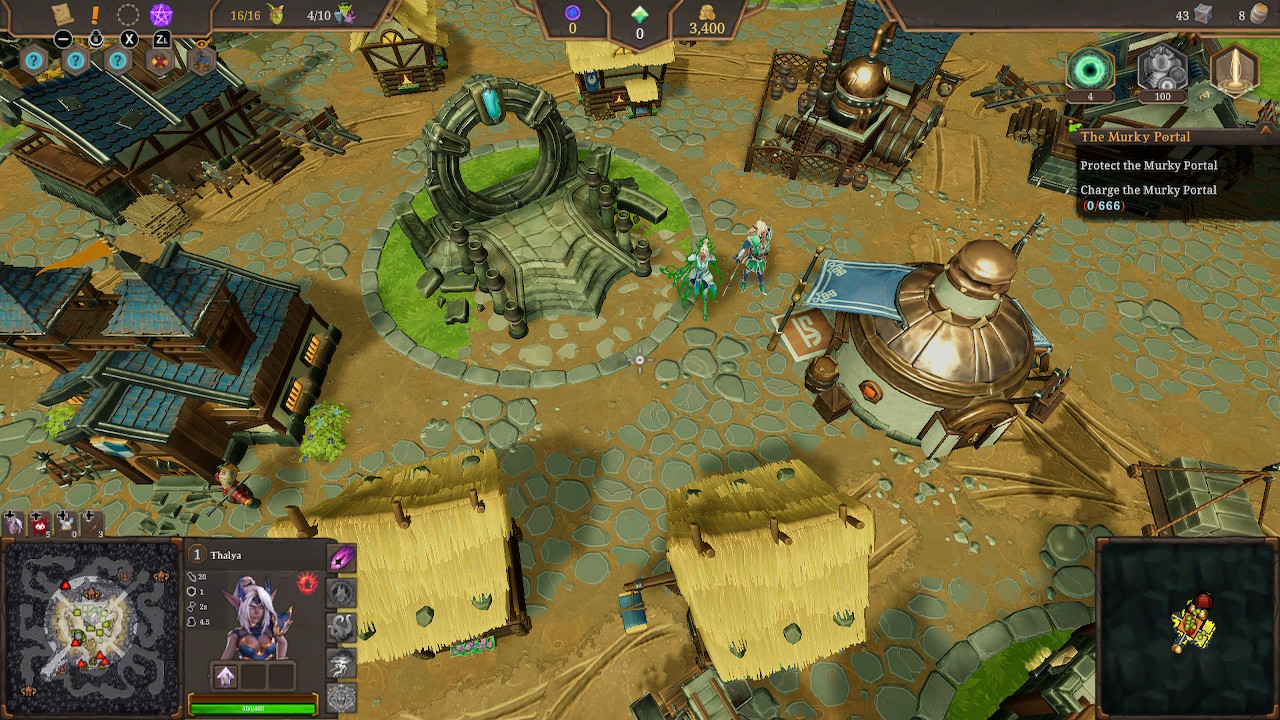Expand the knight unit group showing 0
The image size is (1280, 720).
64,523
